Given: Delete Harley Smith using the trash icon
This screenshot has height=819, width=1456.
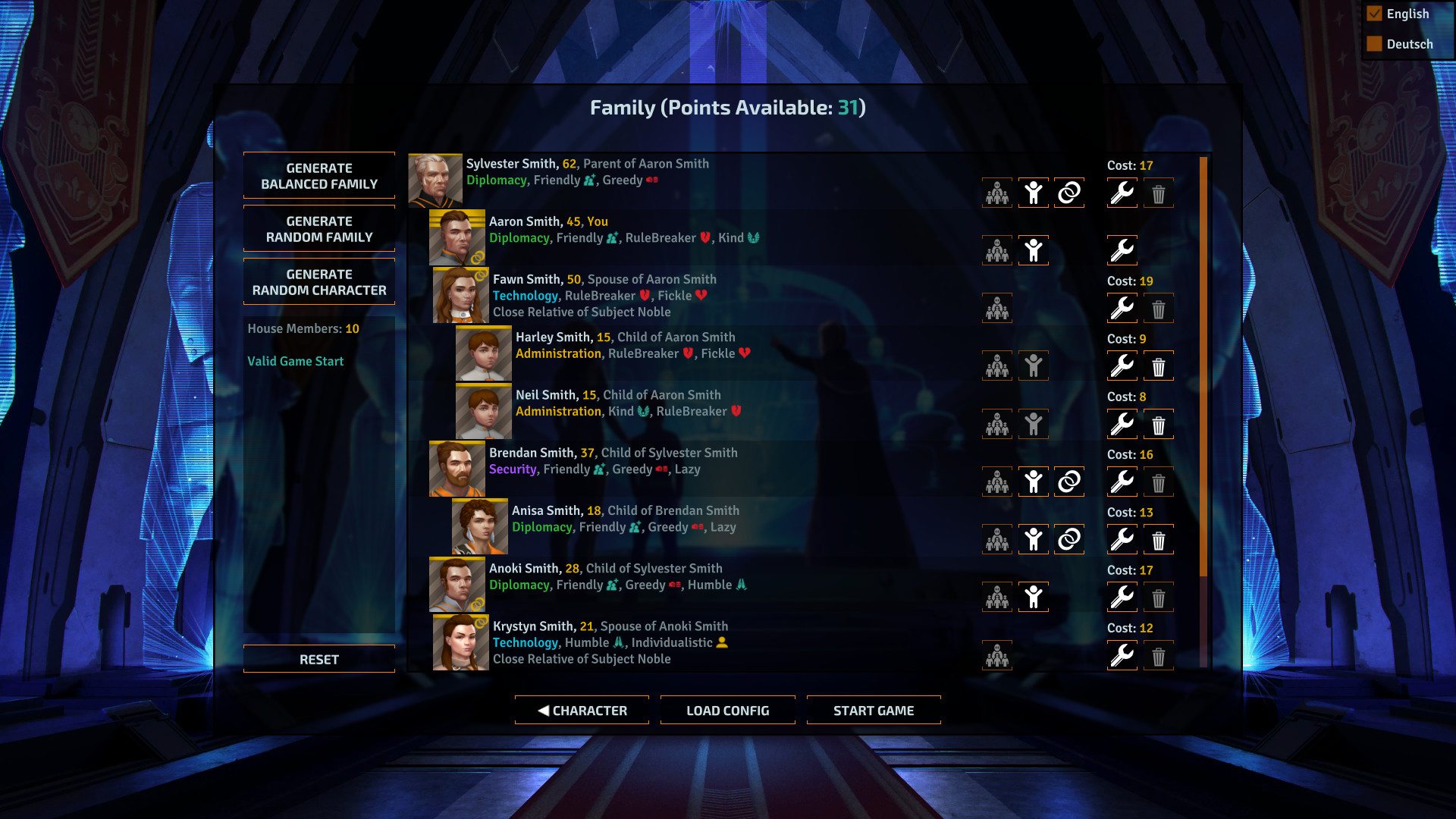Looking at the screenshot, I should coord(1158,366).
